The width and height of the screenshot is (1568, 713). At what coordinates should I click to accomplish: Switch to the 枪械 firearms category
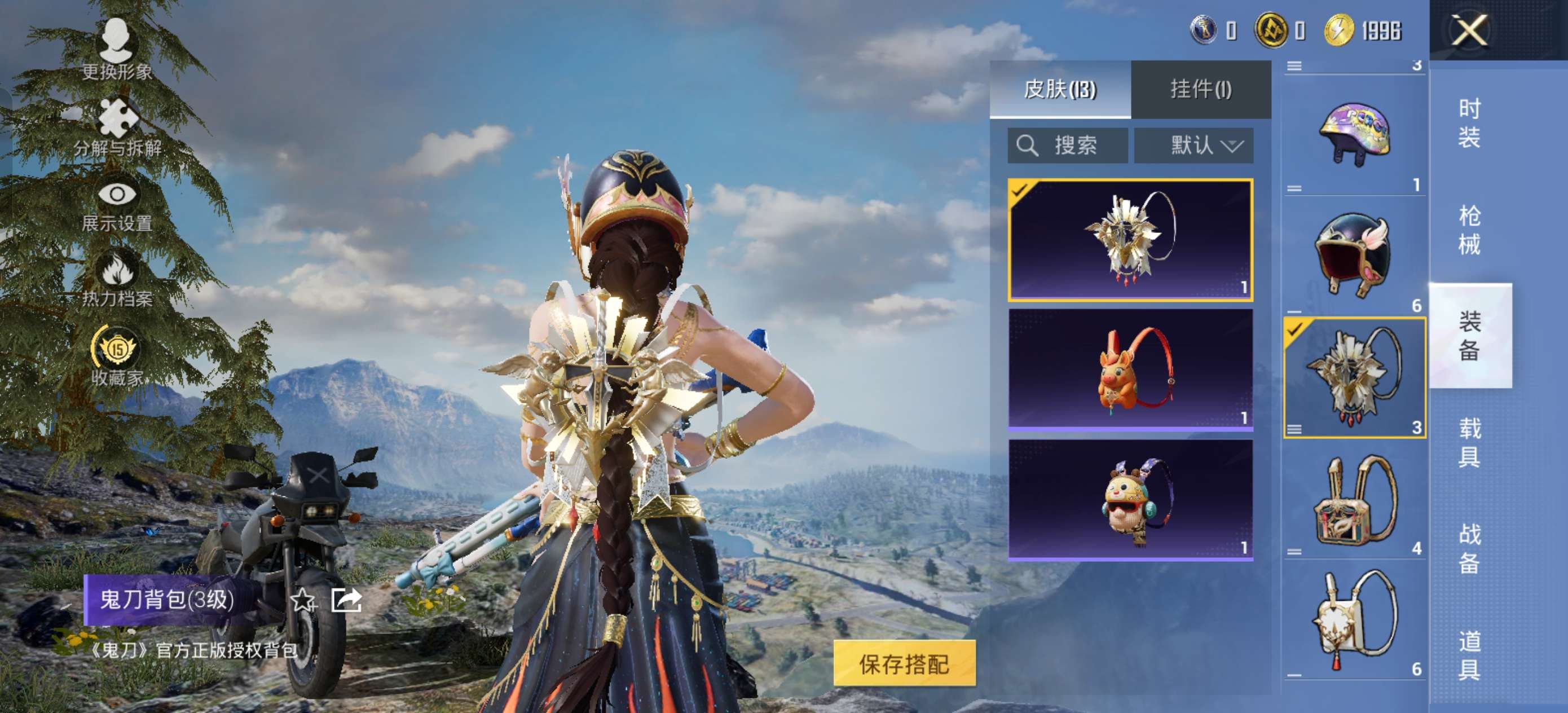tap(1469, 230)
